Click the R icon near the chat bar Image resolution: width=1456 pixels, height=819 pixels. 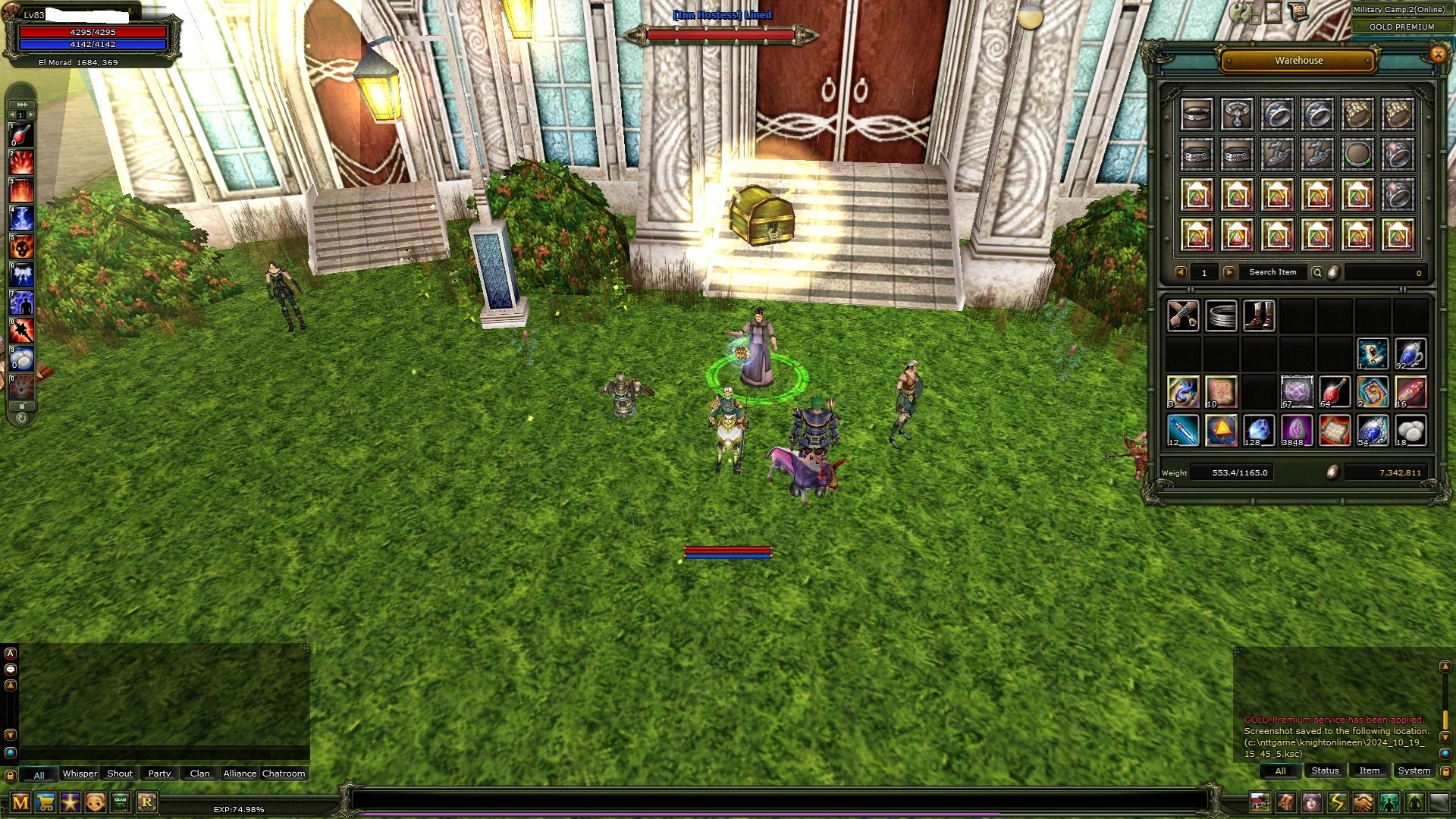(147, 802)
